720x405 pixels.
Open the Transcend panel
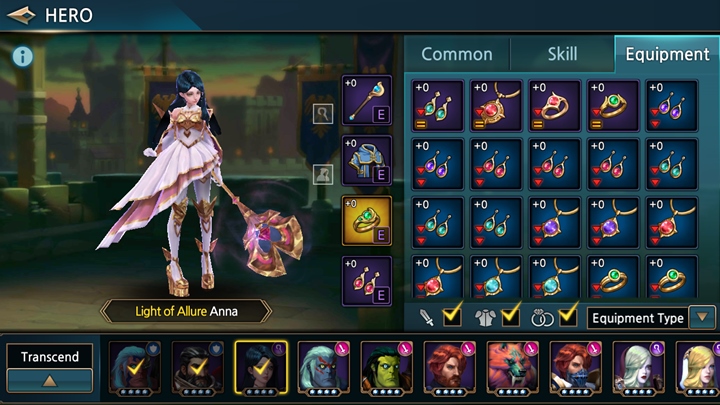[50, 367]
